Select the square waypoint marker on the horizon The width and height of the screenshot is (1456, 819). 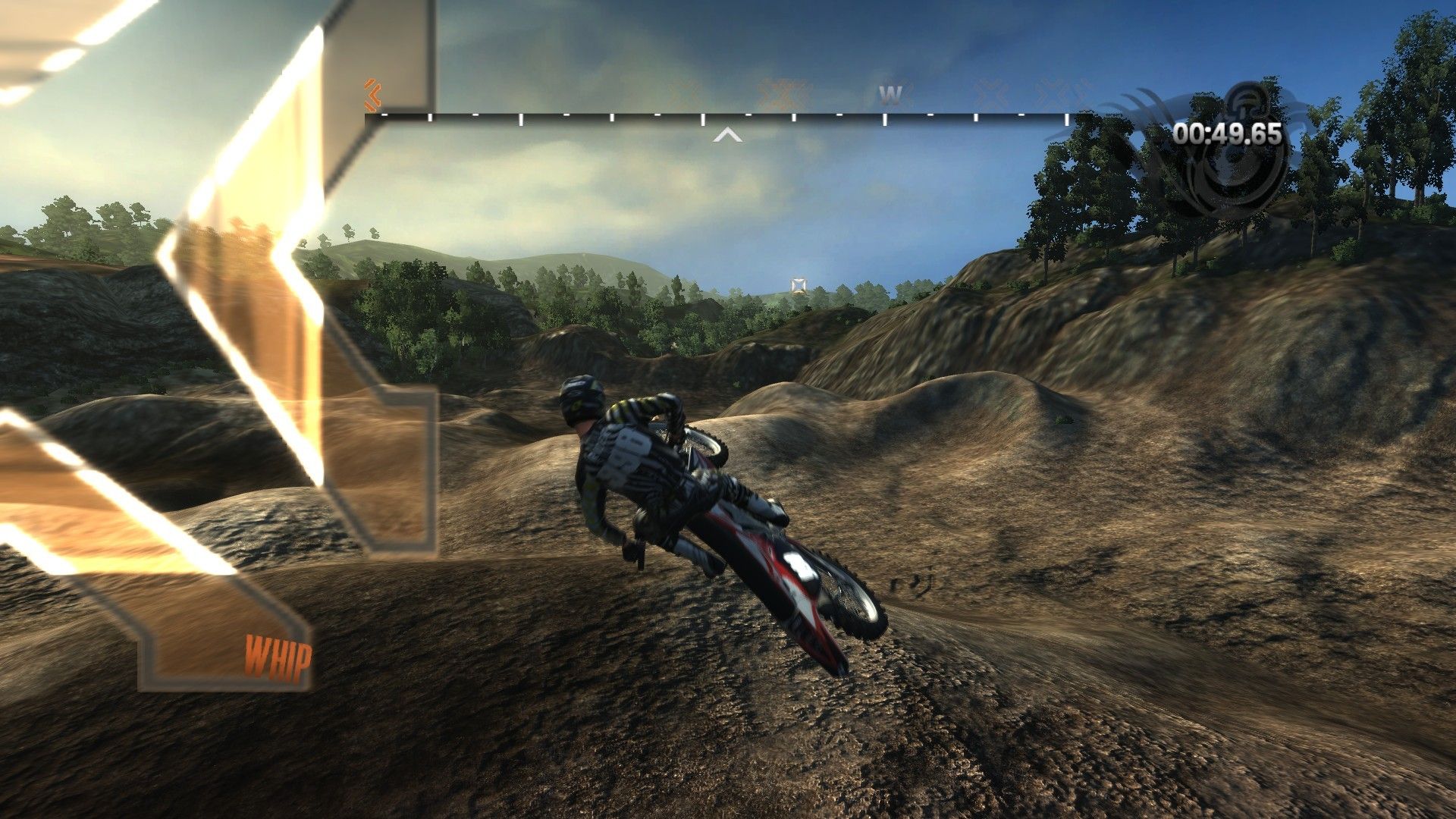[798, 285]
